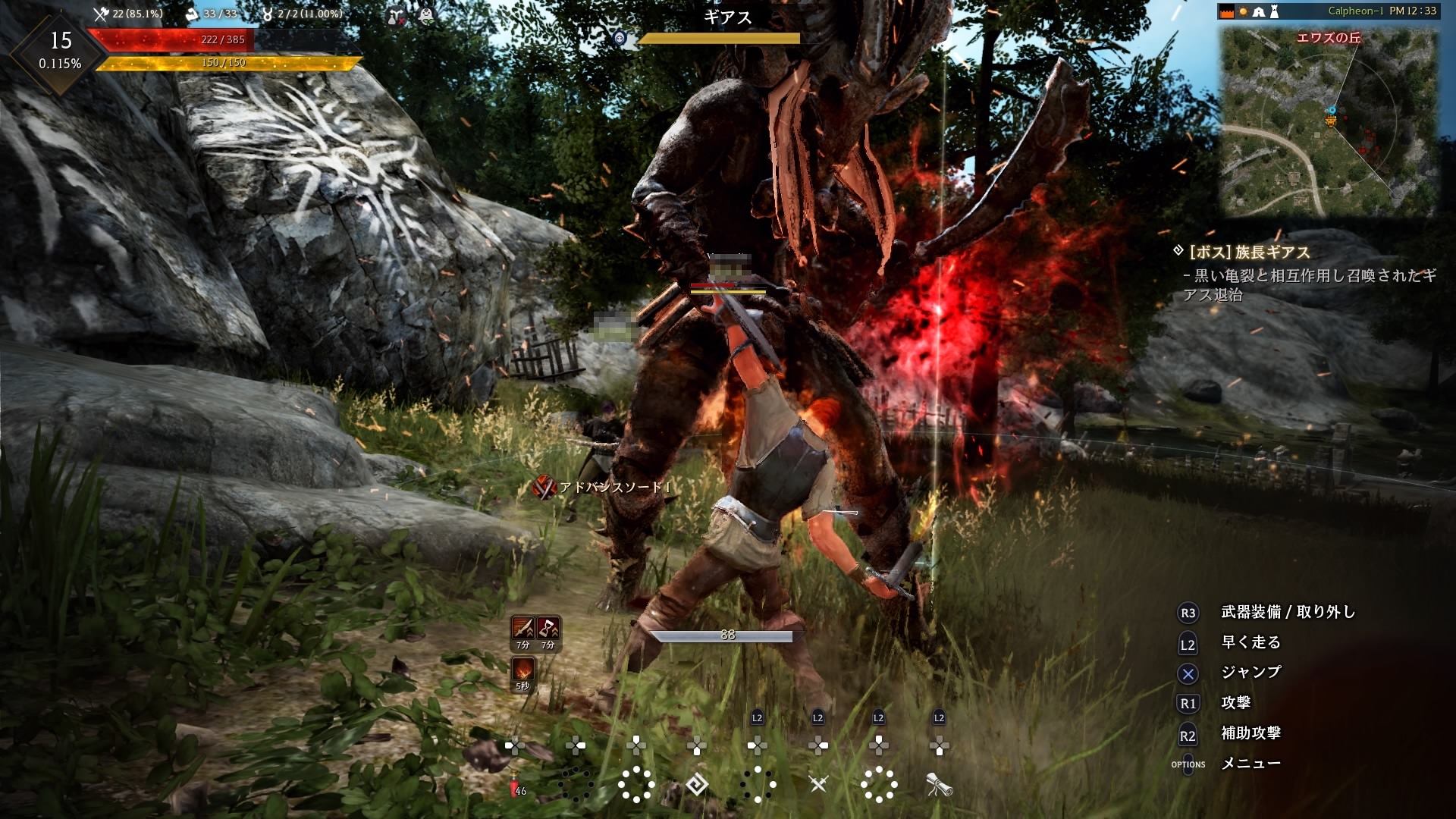
Task: Click the potion auto-use disabled icon
Action: (396, 15)
